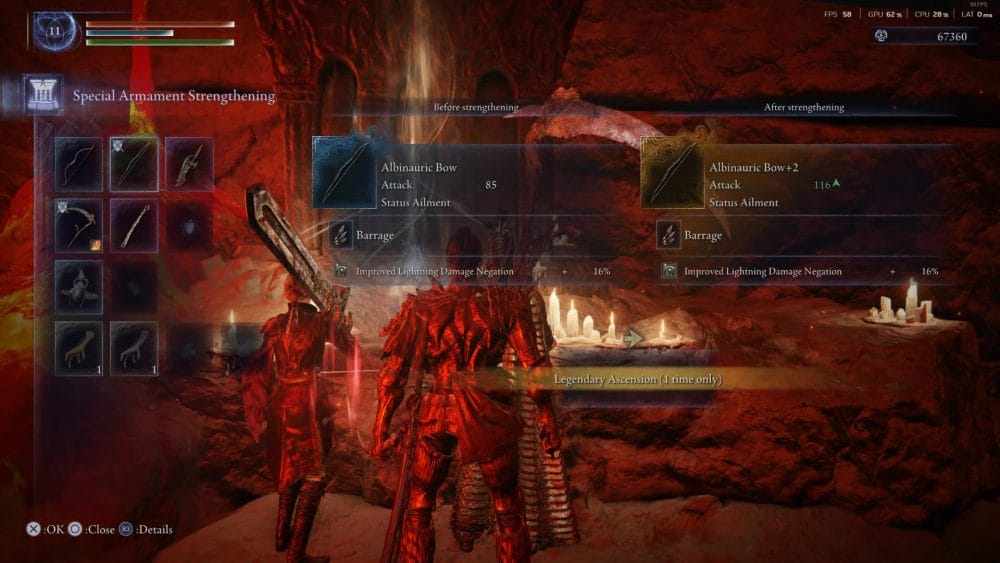Click the Albinauric Bow+2 icon under After strengthening
The width and height of the screenshot is (1000, 563).
(671, 173)
